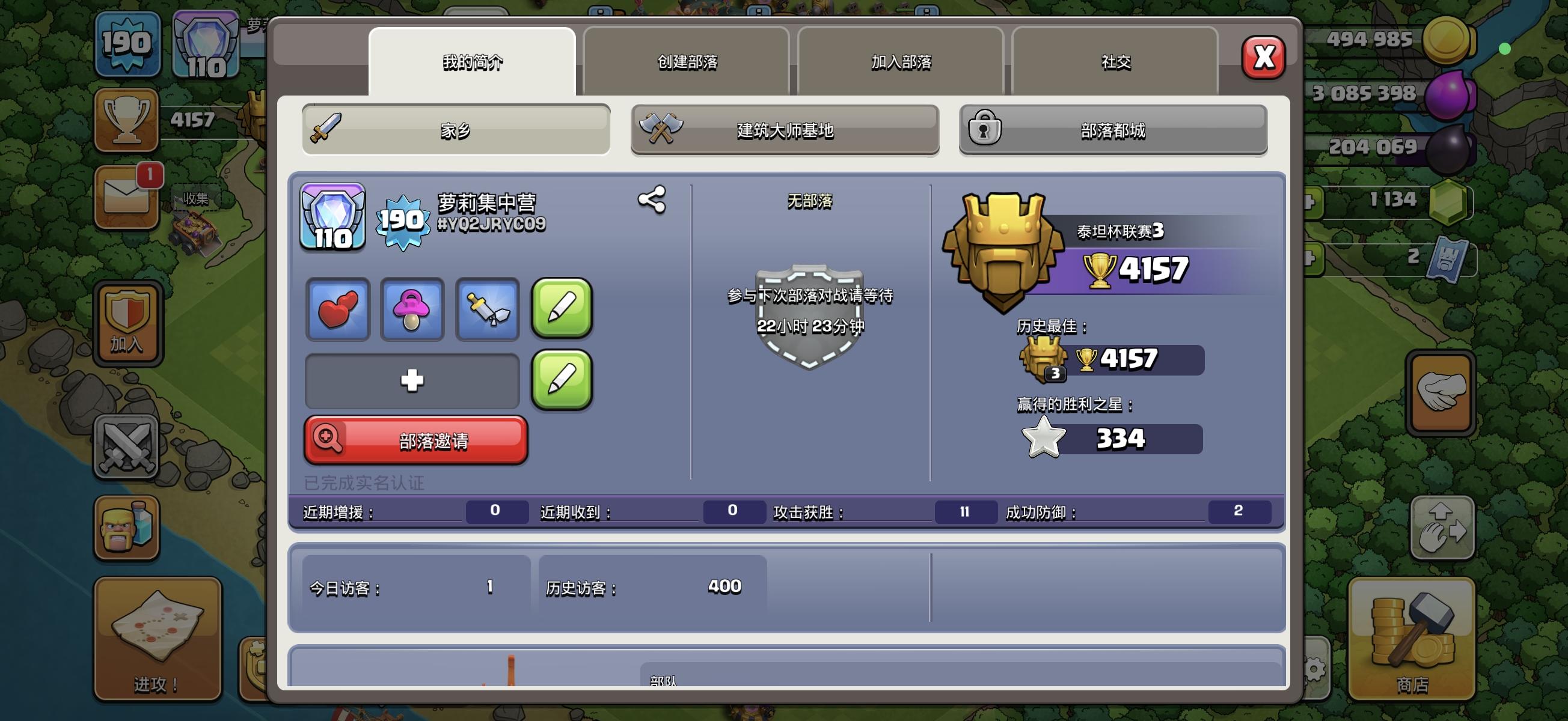The height and width of the screenshot is (721, 1568).
Task: Select the sword badge icon
Action: pos(487,309)
